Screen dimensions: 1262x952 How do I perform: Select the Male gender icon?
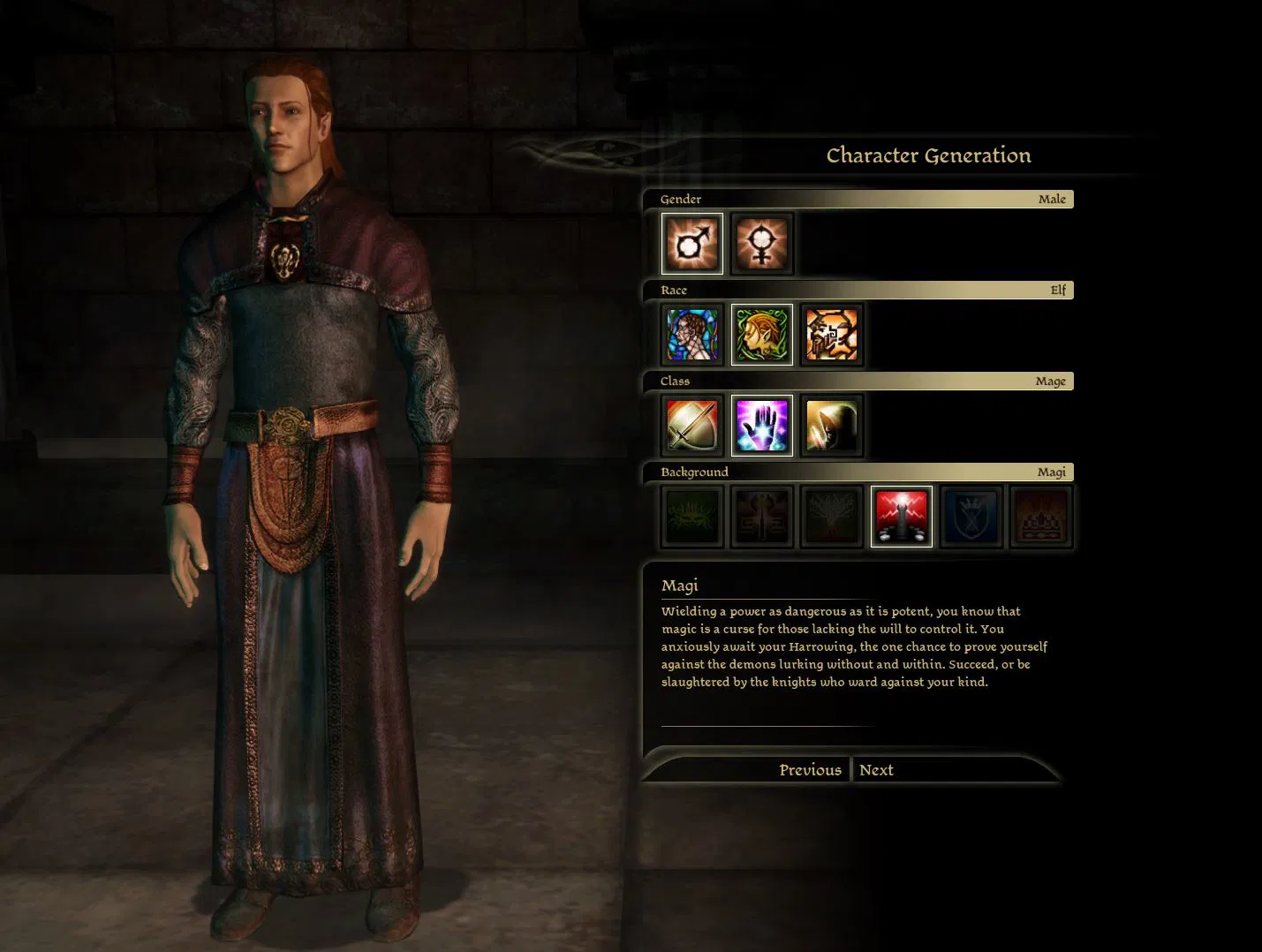click(x=691, y=243)
